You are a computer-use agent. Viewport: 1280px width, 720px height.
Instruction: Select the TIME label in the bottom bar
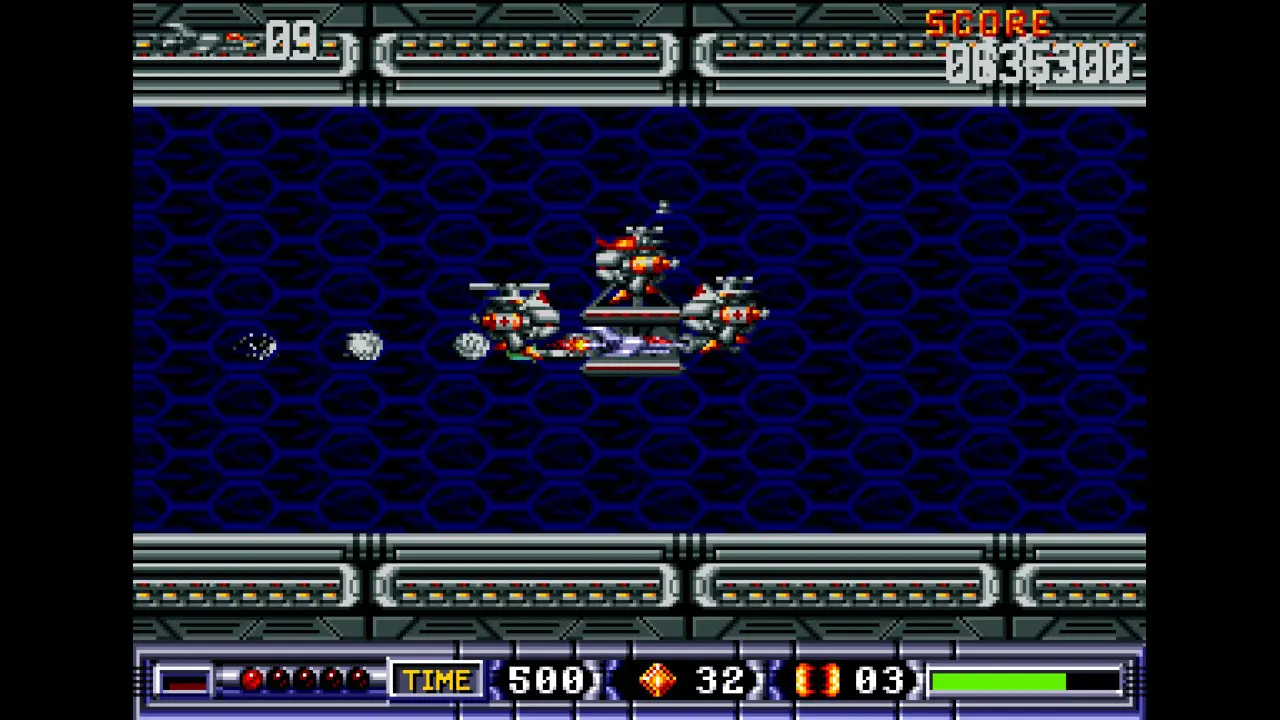[436, 680]
